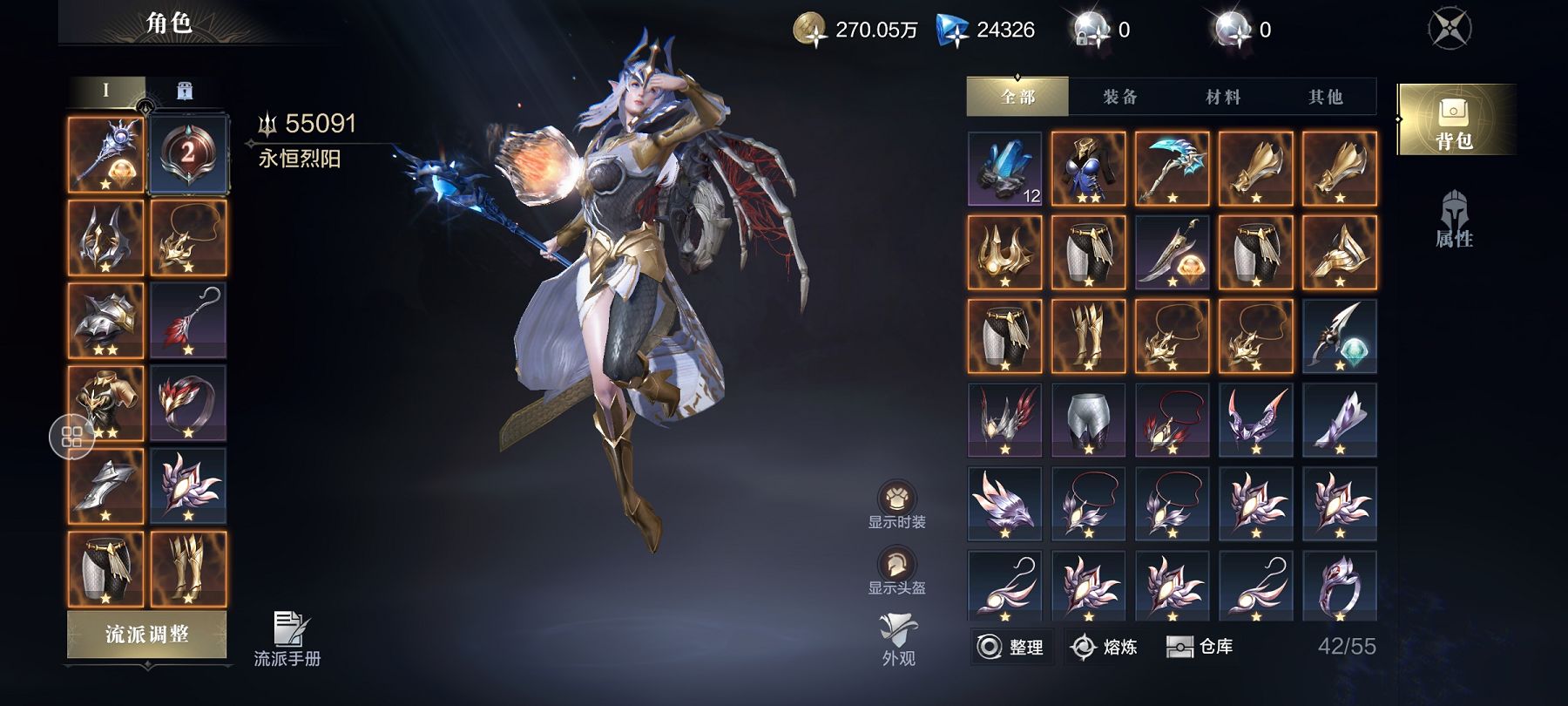This screenshot has width=1568, height=706.
Task: Close the character screen with crossed-swords icon
Action: (1450, 29)
